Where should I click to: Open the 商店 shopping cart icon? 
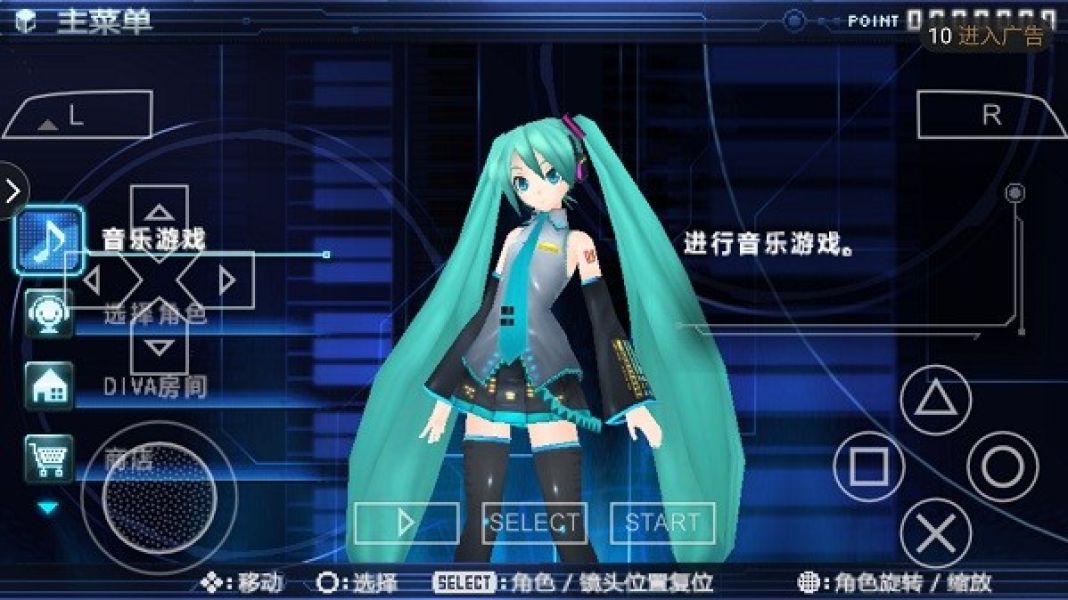tap(48, 459)
